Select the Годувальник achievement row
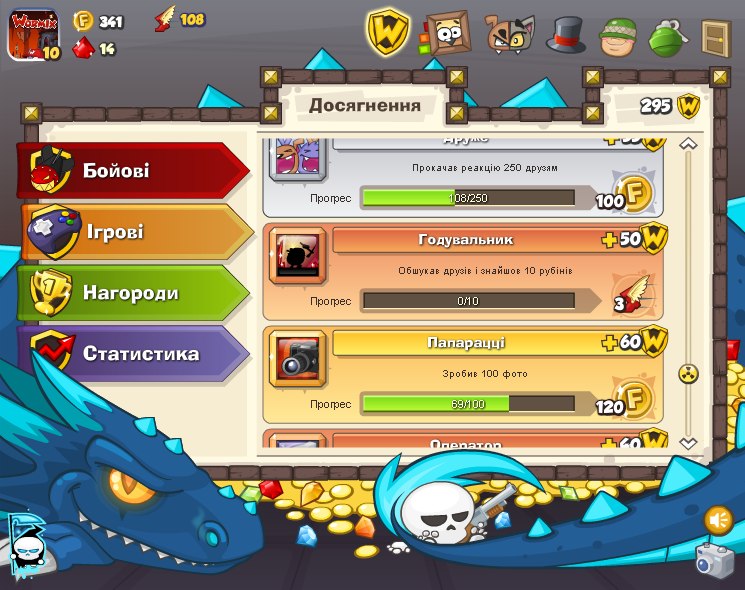 click(464, 271)
